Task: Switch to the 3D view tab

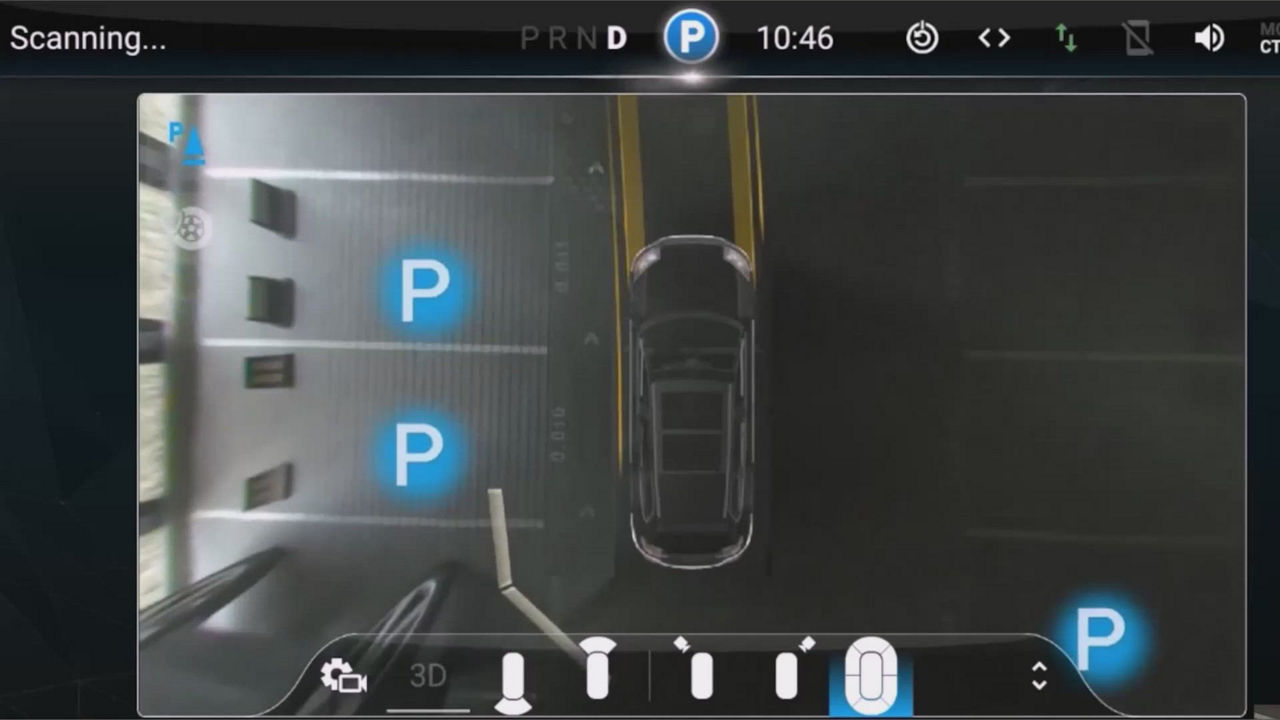Action: point(428,676)
